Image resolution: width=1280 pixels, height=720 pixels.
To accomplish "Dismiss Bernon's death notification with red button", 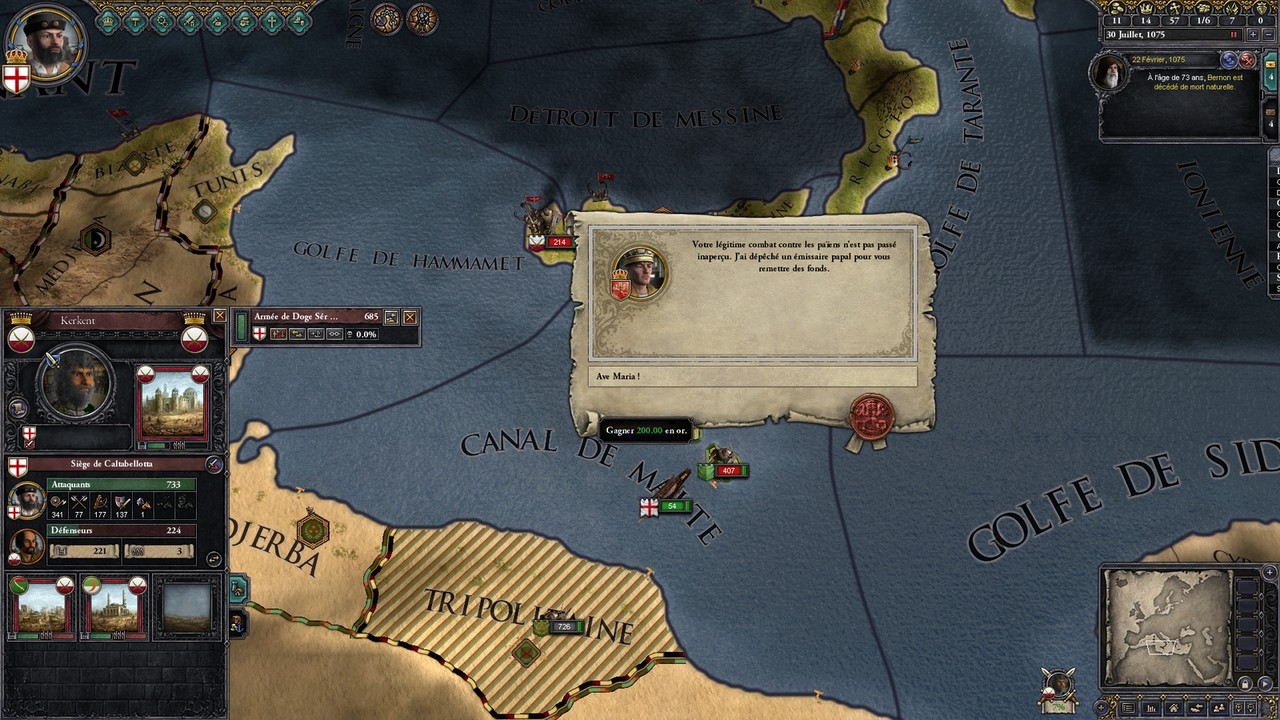I will coord(1247,60).
